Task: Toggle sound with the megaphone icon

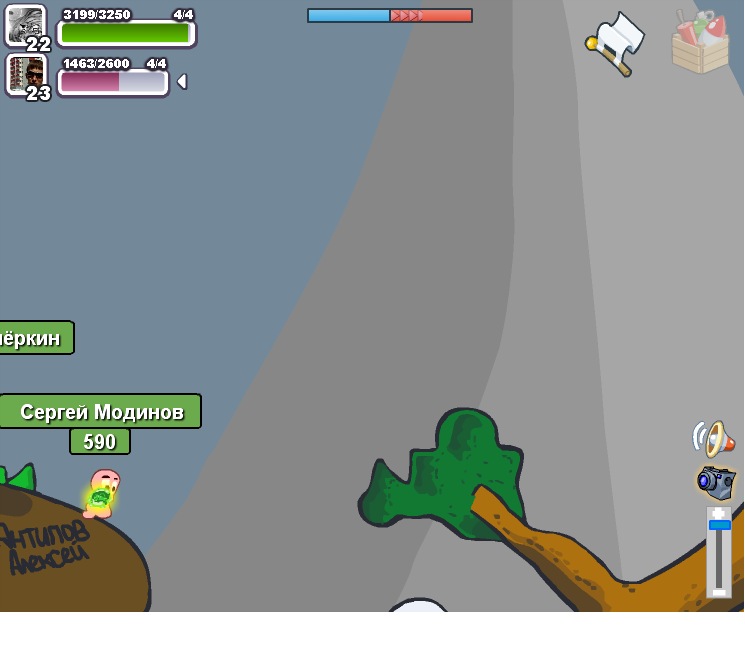Action: pyautogui.click(x=713, y=438)
